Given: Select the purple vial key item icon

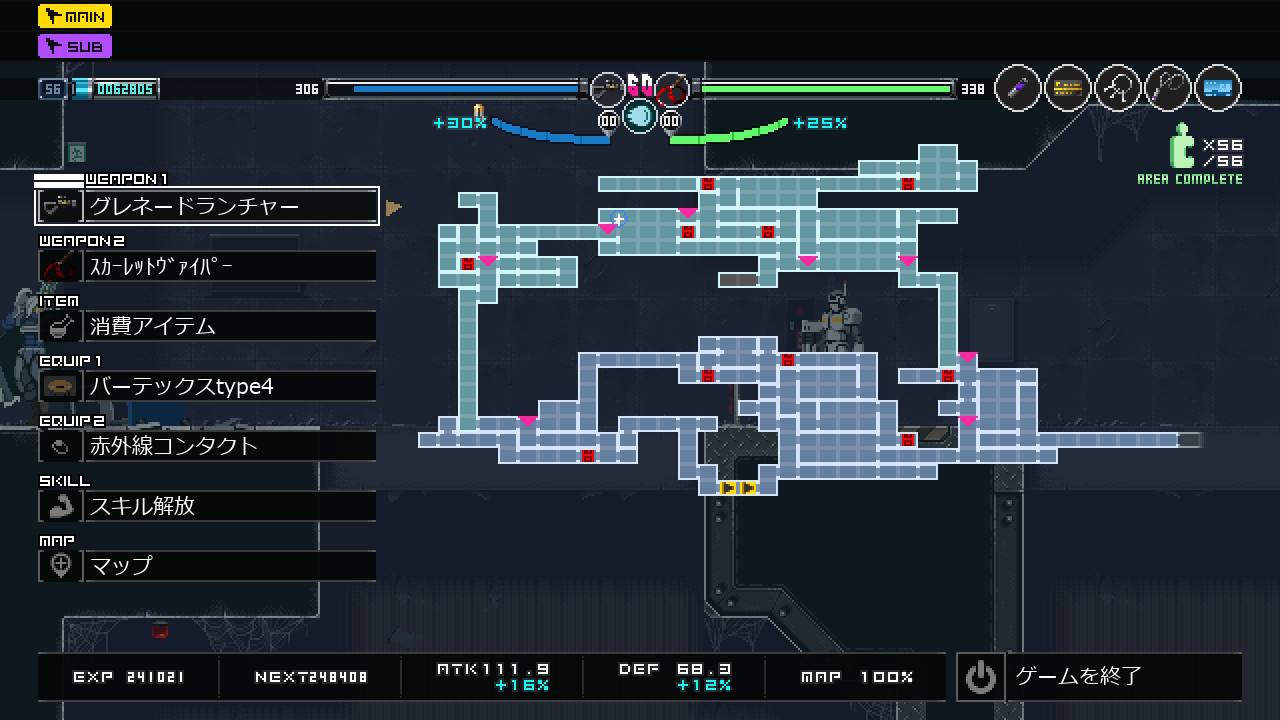Looking at the screenshot, I should point(1018,89).
